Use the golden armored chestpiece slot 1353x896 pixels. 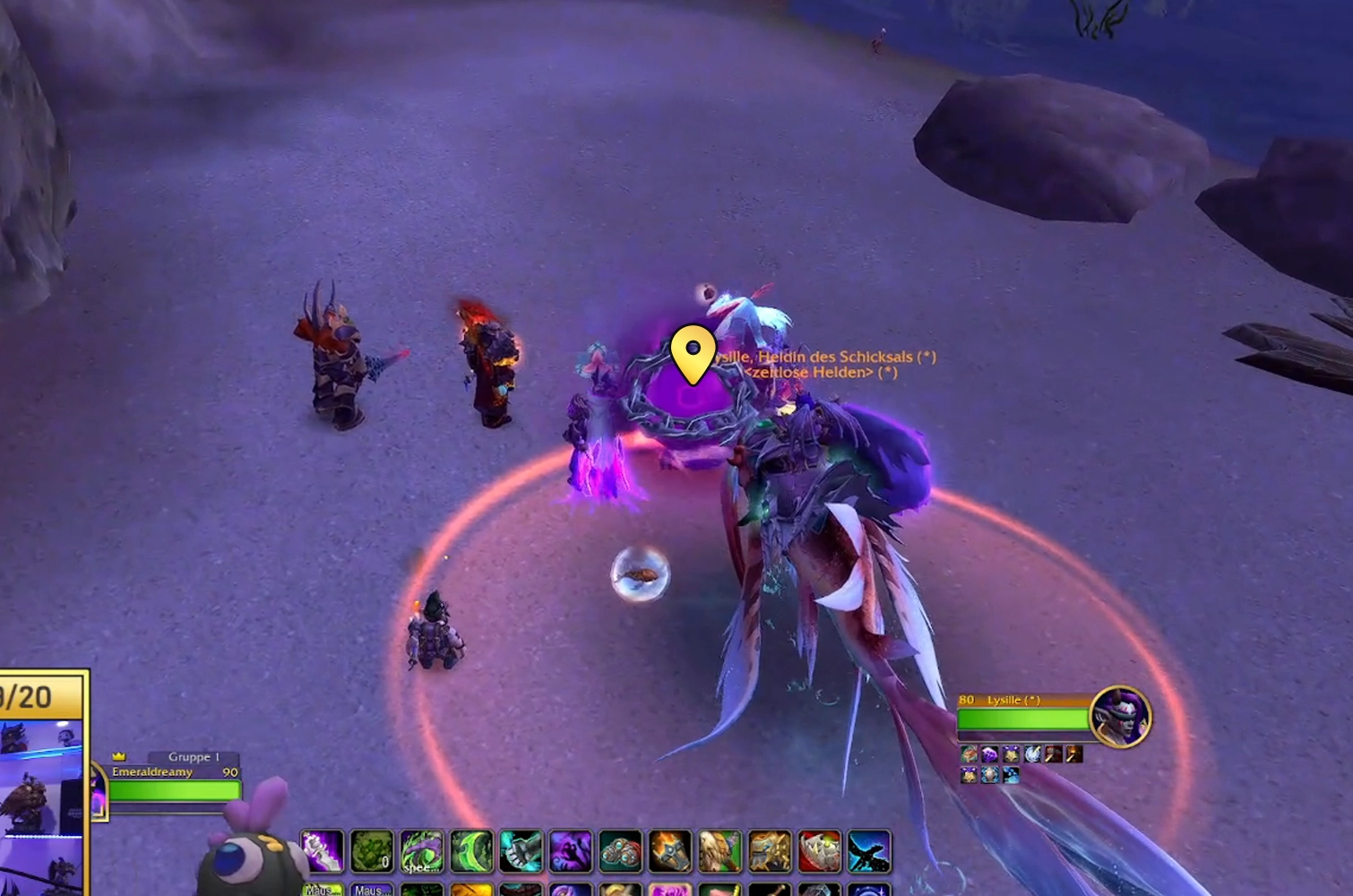[770, 851]
